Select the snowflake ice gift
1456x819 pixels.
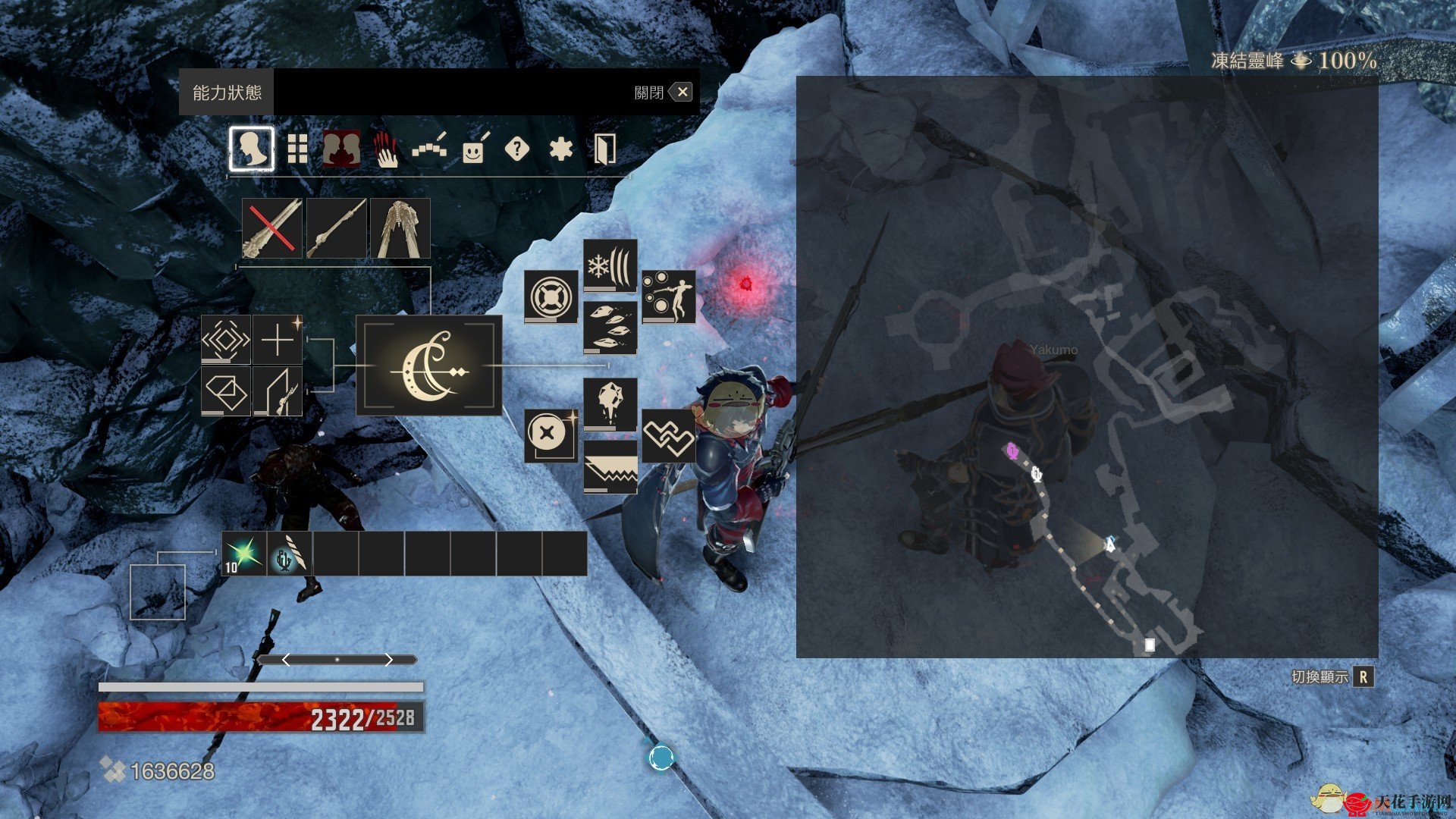coord(610,266)
